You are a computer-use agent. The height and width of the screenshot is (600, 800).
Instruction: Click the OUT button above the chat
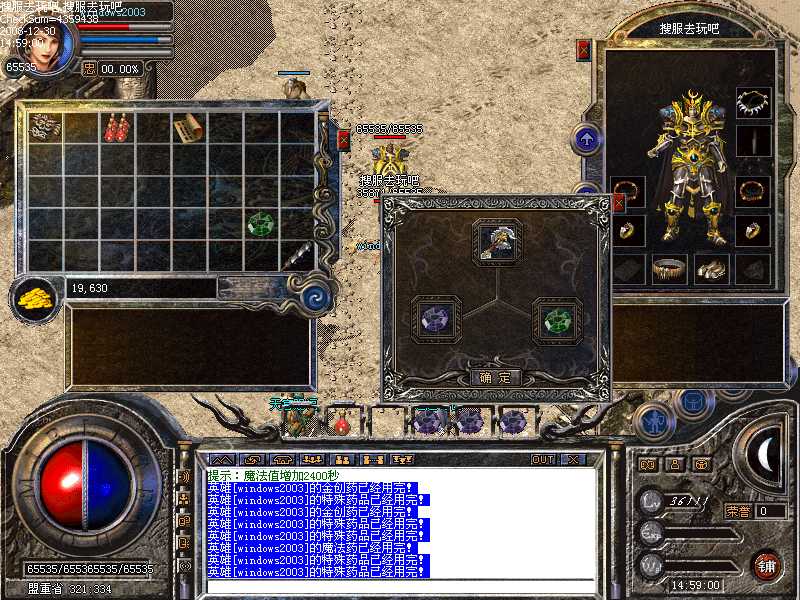click(542, 459)
